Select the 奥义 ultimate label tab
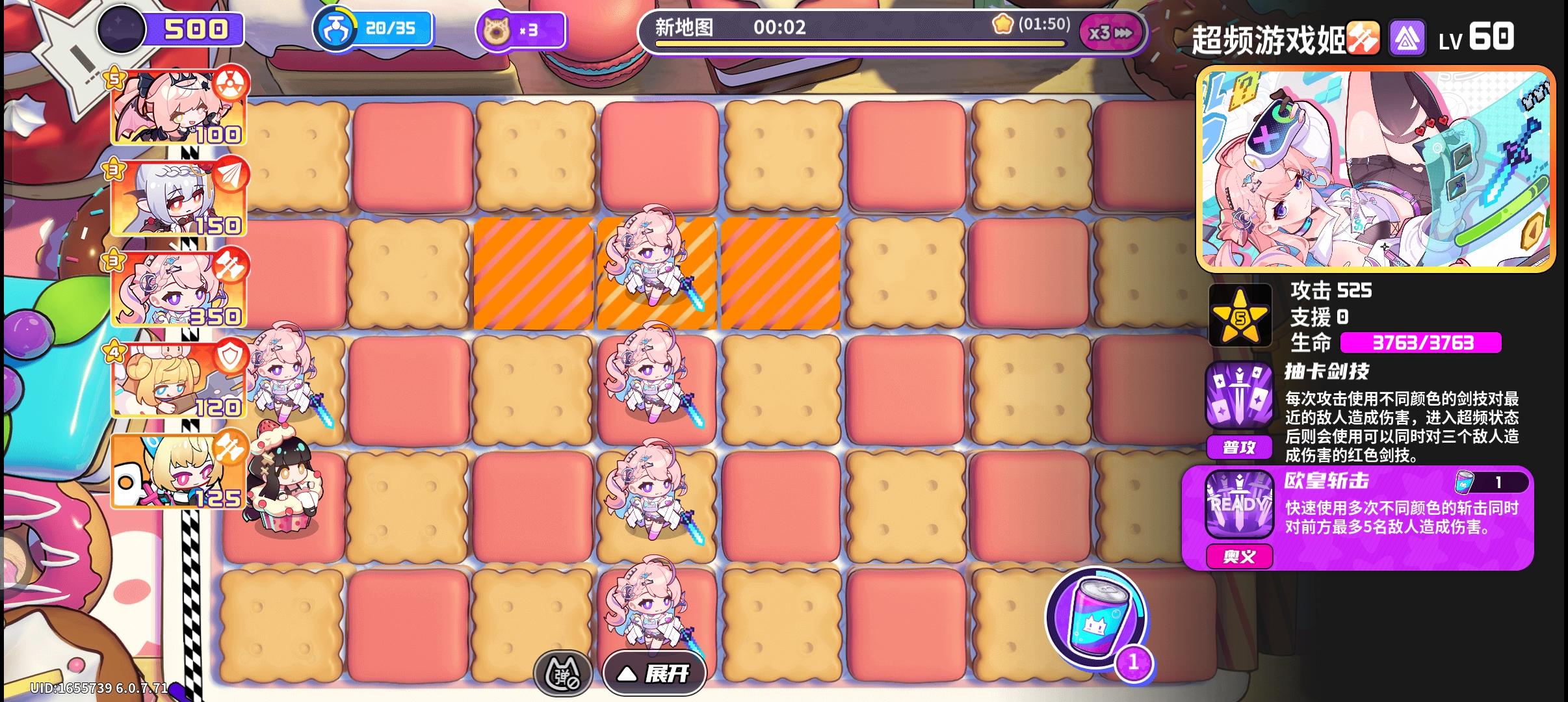This screenshot has width=1568, height=702. coord(1241,556)
